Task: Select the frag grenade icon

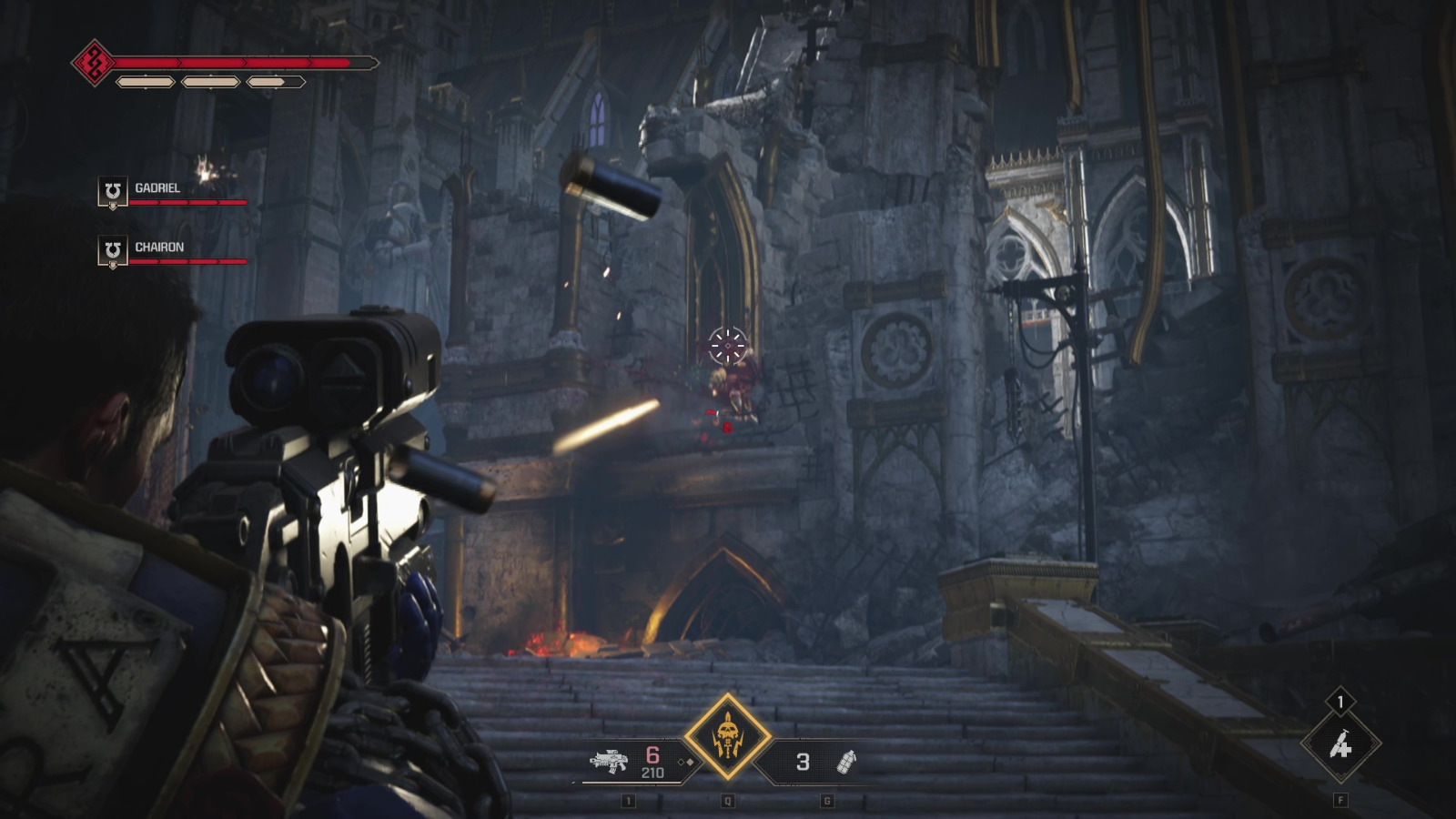Action: click(x=845, y=762)
